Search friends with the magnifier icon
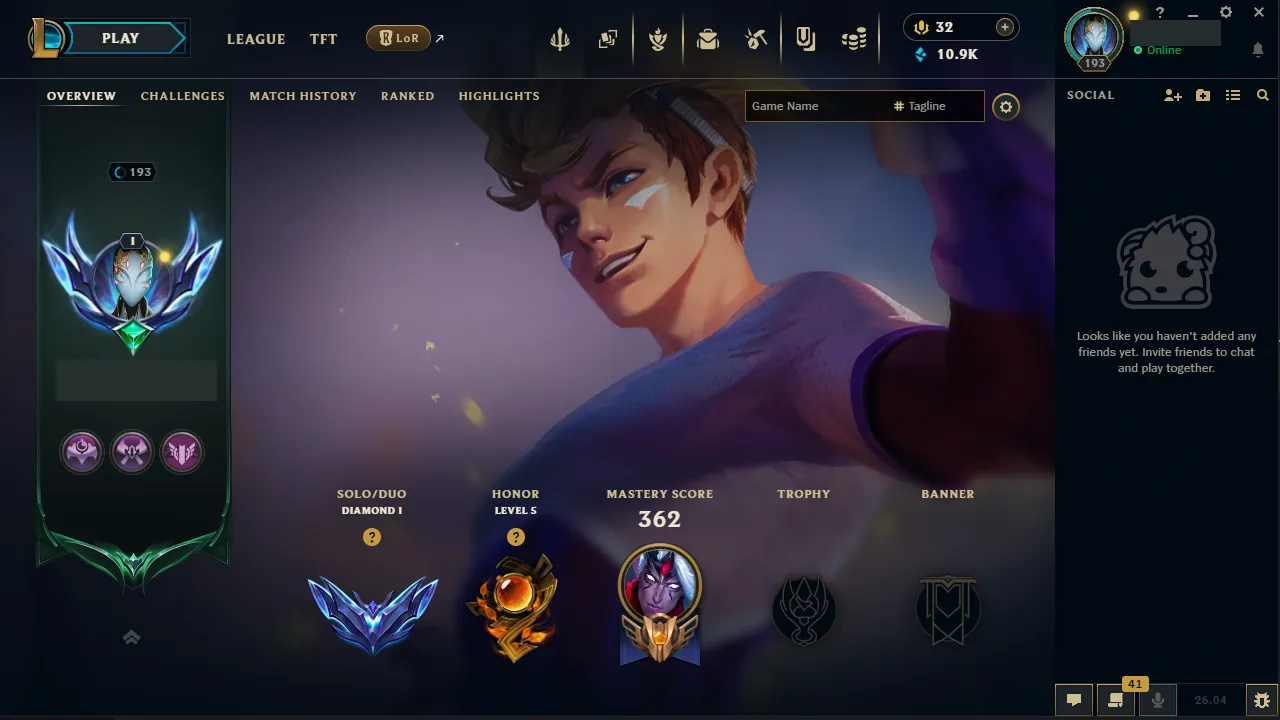The height and width of the screenshot is (720, 1280). pos(1262,95)
